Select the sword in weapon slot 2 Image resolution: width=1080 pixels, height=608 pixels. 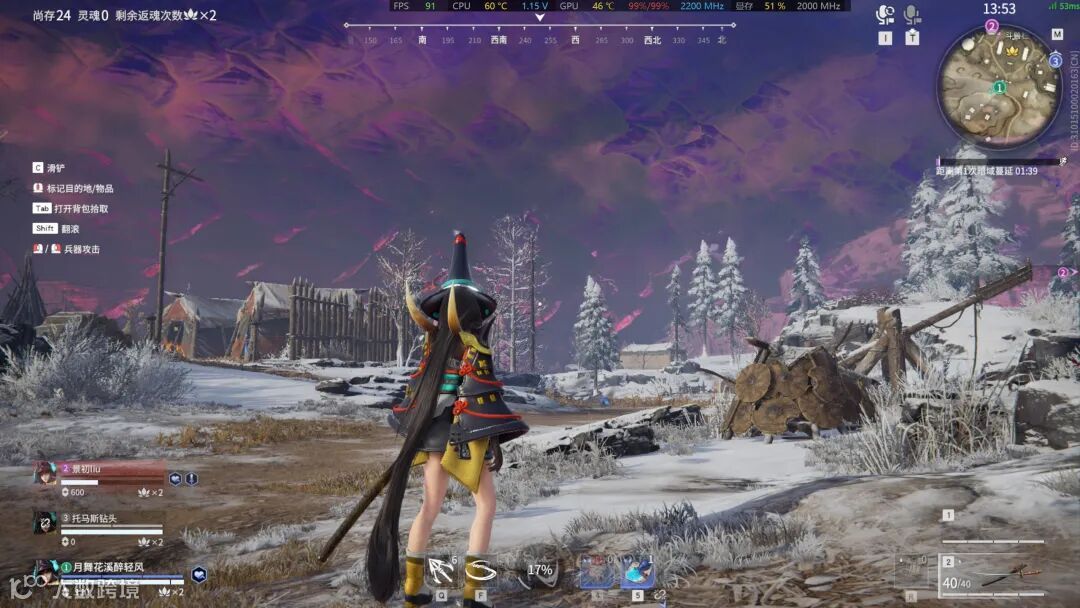pos(1002,577)
